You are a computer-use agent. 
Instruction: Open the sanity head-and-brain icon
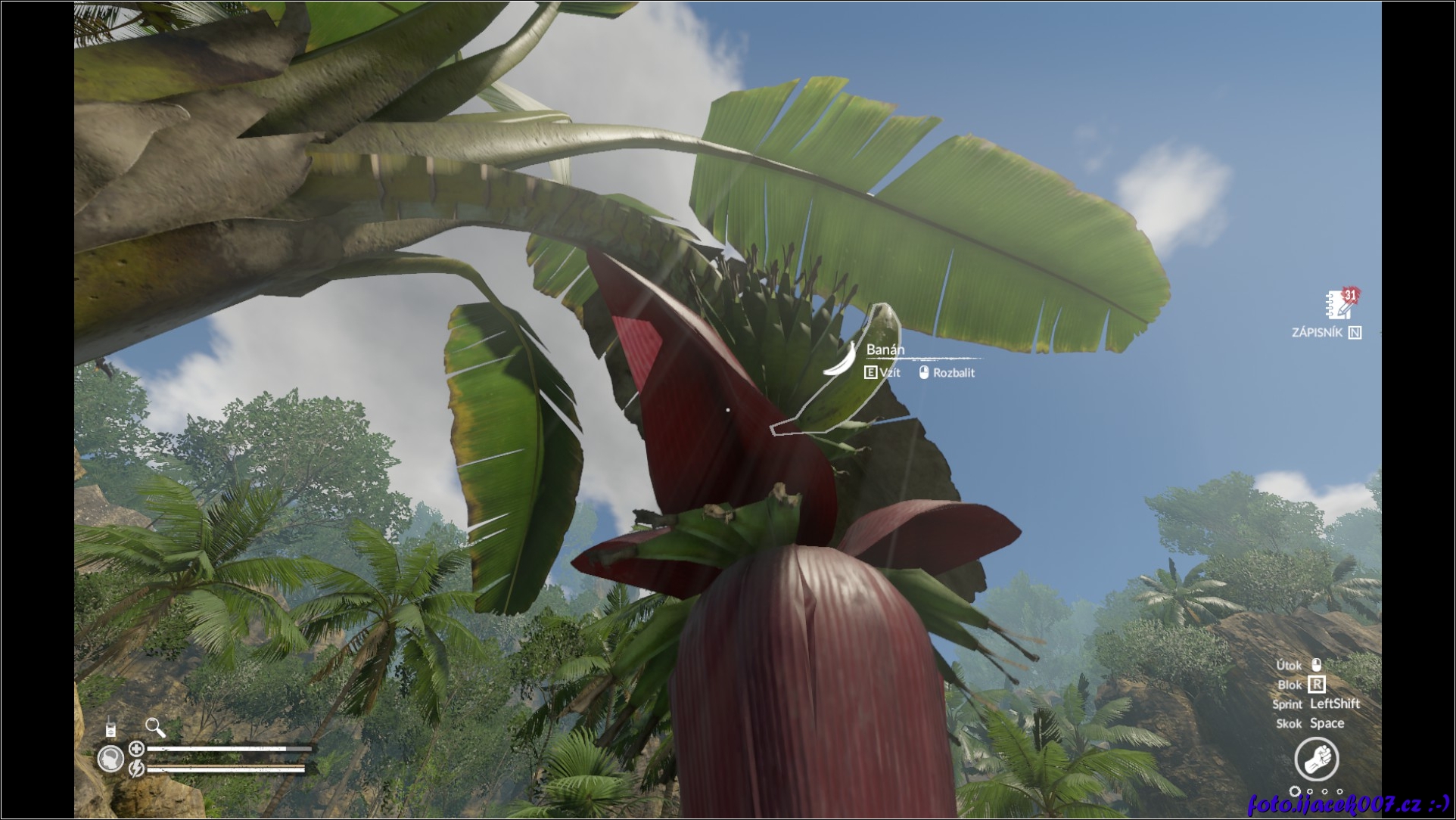[x=111, y=759]
